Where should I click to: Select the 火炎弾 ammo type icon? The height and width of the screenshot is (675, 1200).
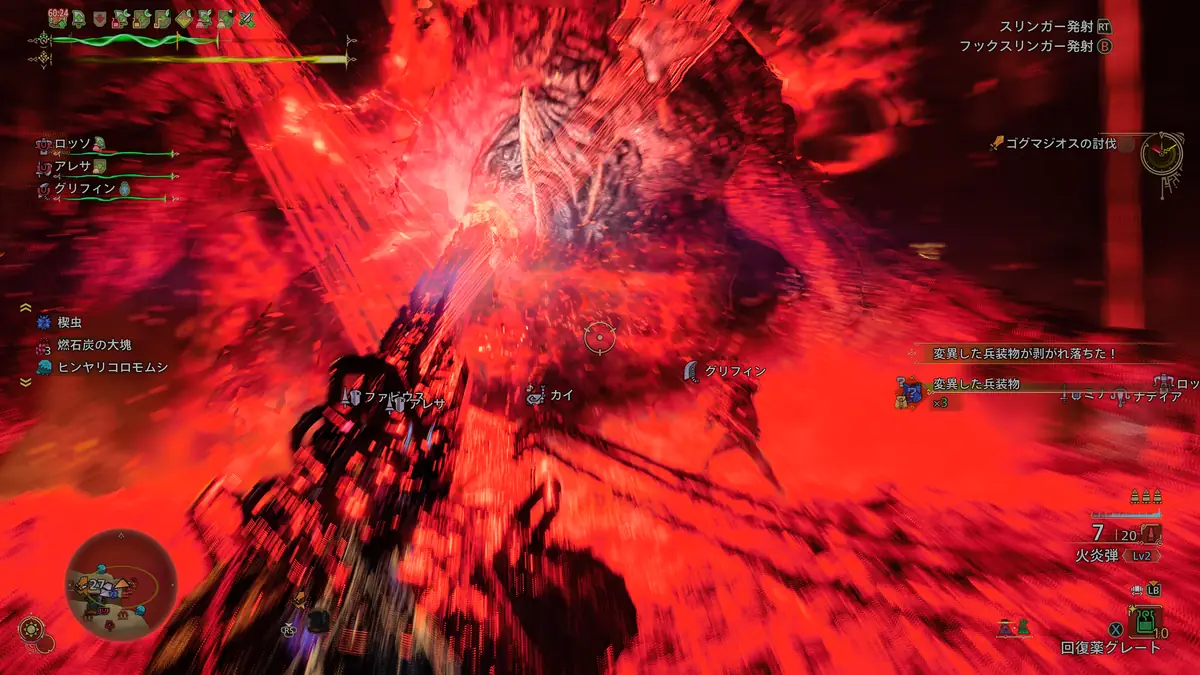click(x=1153, y=535)
